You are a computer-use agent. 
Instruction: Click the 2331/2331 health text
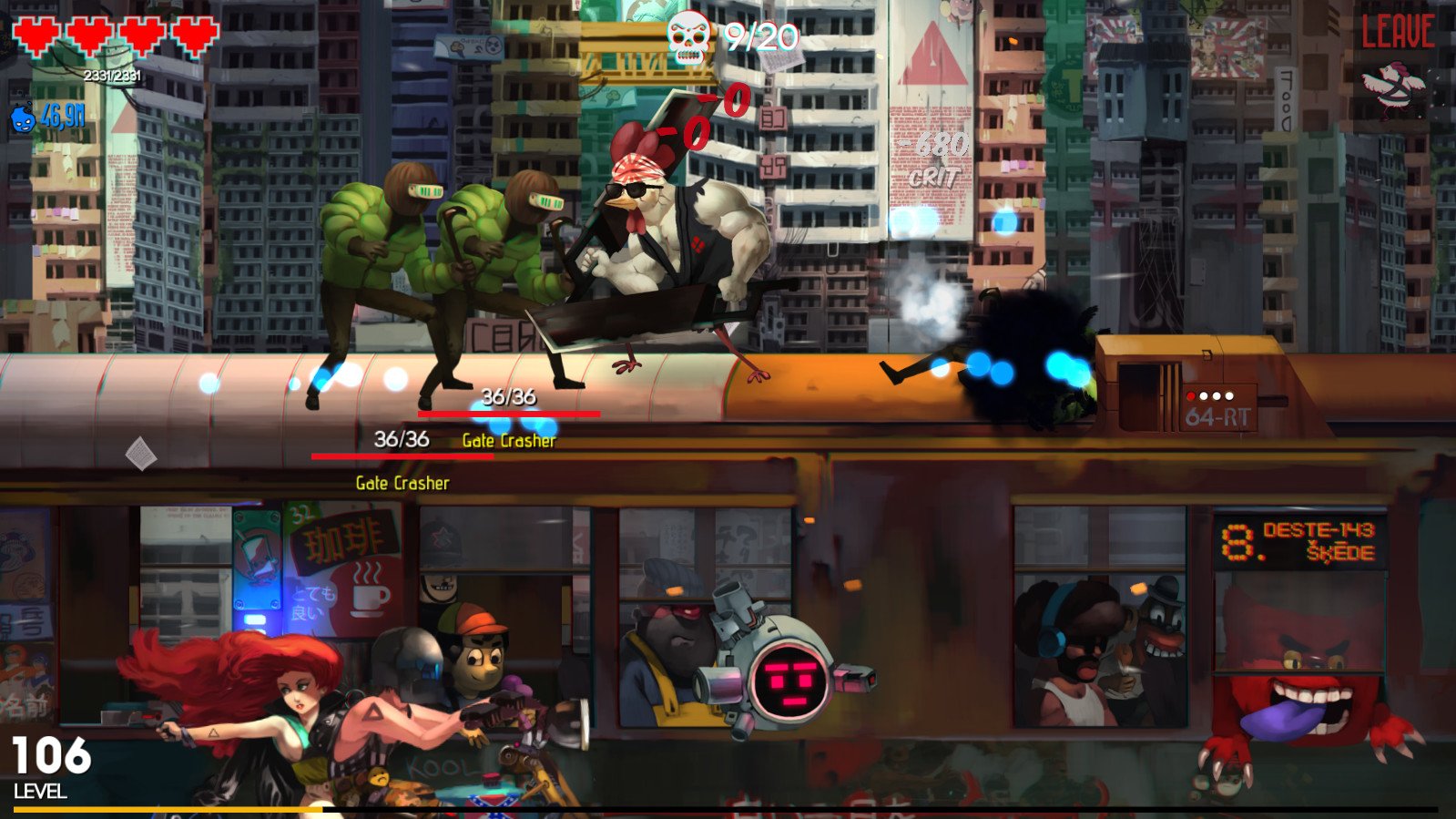coord(111,77)
